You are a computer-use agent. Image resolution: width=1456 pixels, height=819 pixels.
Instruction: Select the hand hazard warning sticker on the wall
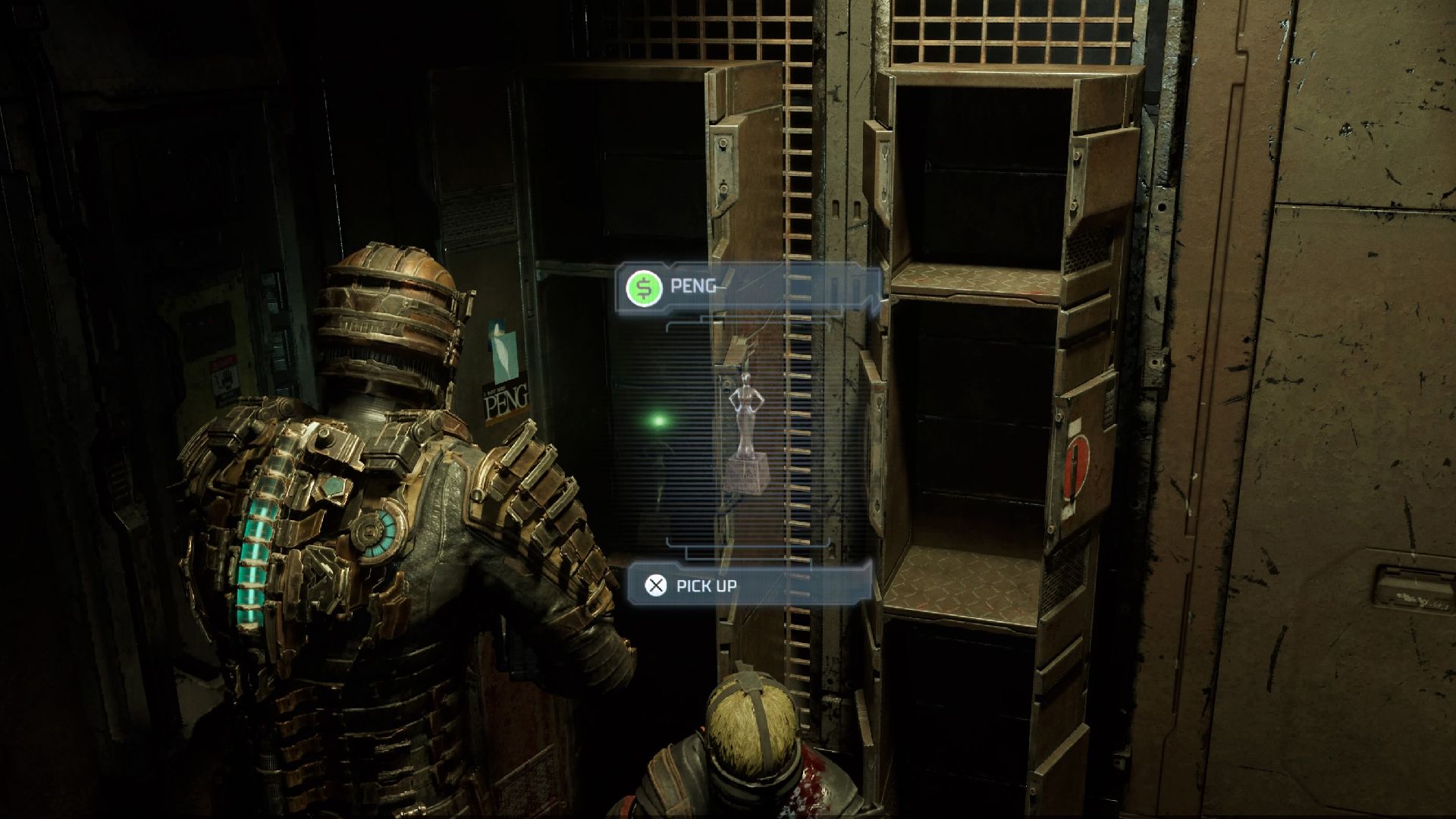coord(226,377)
